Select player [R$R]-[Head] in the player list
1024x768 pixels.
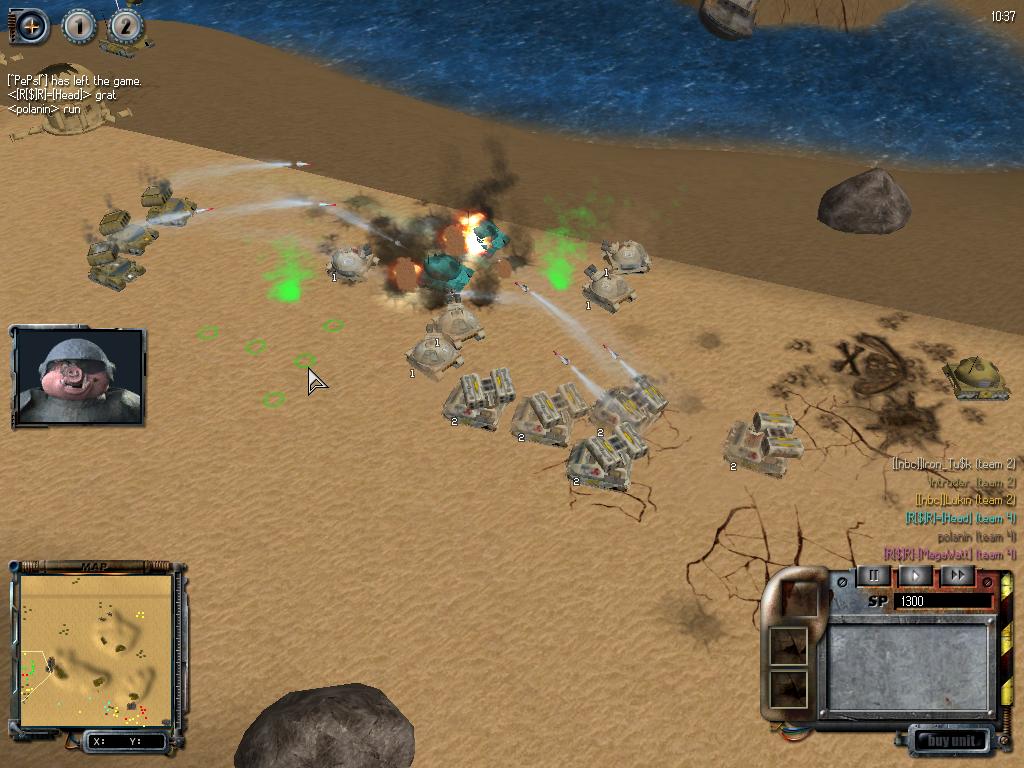pyautogui.click(x=960, y=518)
